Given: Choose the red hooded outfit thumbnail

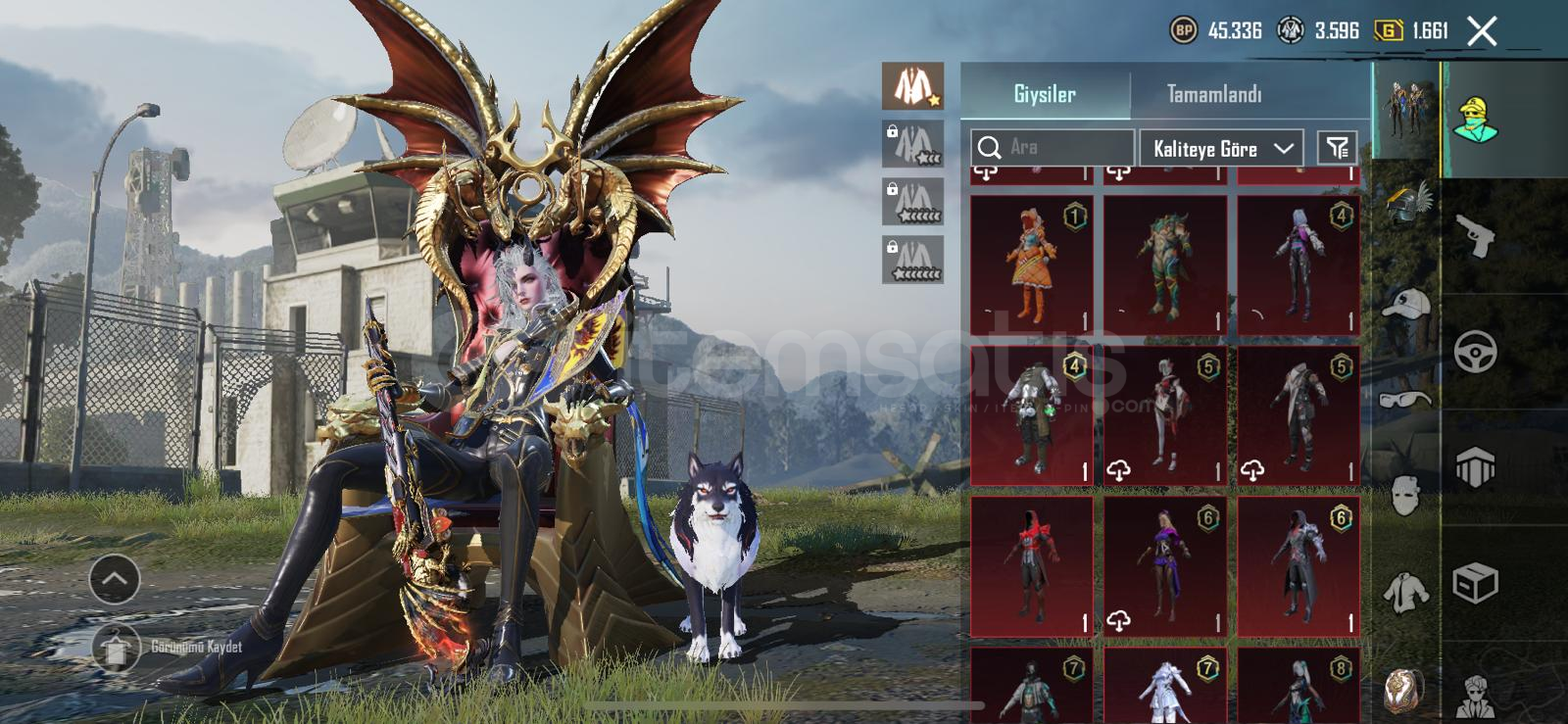Looking at the screenshot, I should pos(1032,566).
